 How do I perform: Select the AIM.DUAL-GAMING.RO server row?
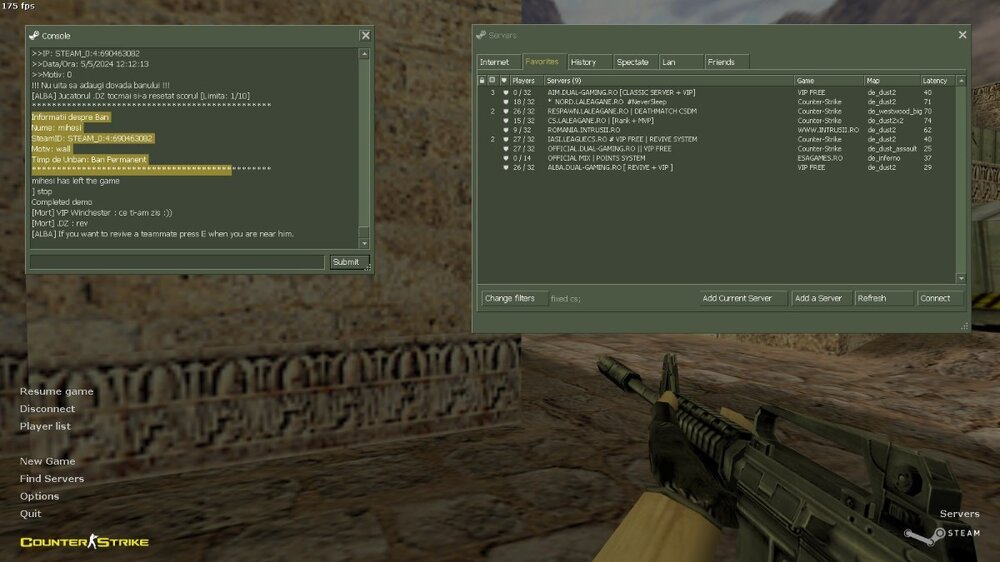click(x=620, y=92)
